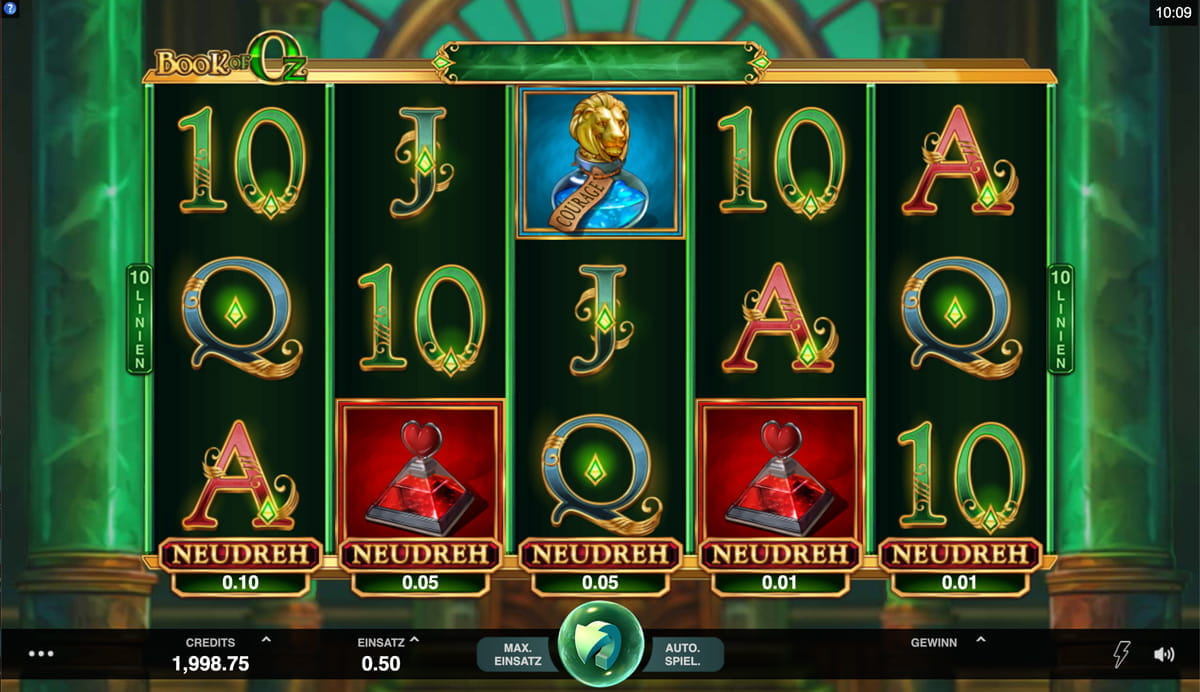Expand the CREDITS balance arrow
The width and height of the screenshot is (1200, 692).
(266, 640)
